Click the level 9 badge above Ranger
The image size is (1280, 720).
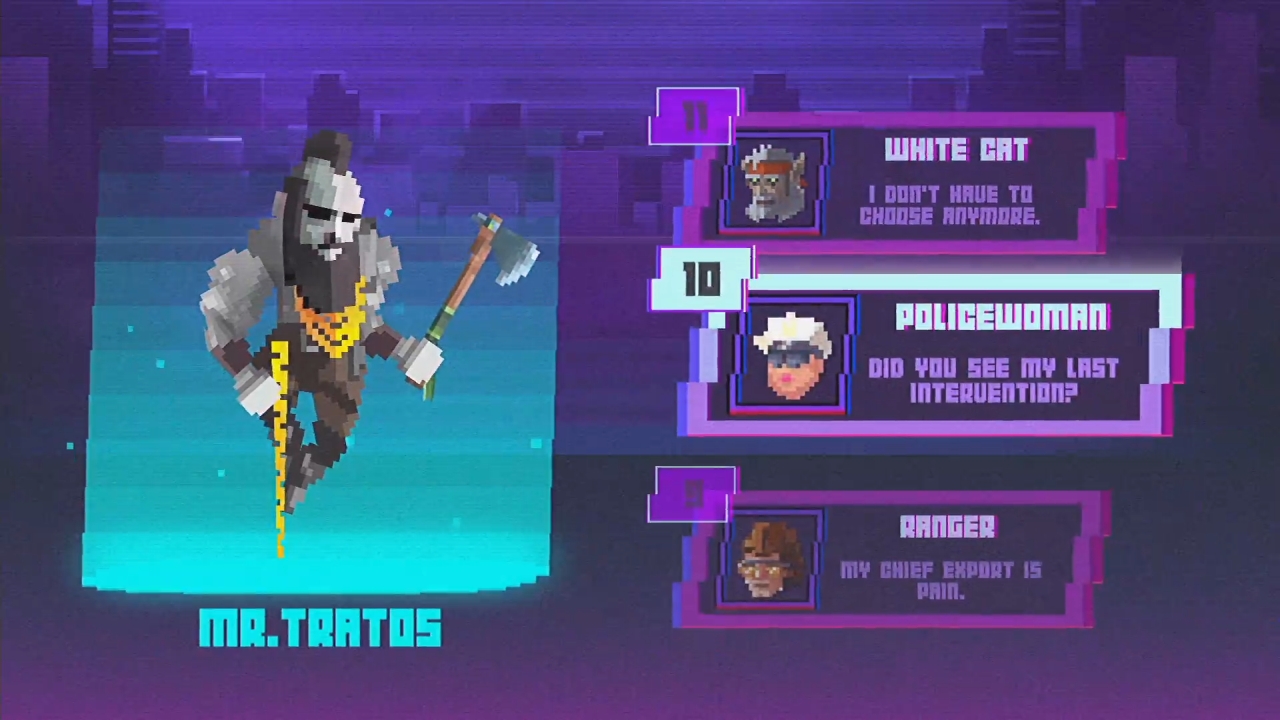(x=692, y=492)
